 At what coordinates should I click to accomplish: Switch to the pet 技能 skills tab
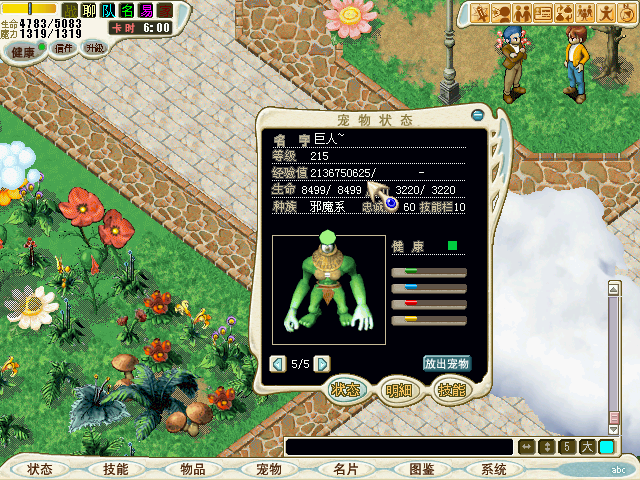[451, 391]
